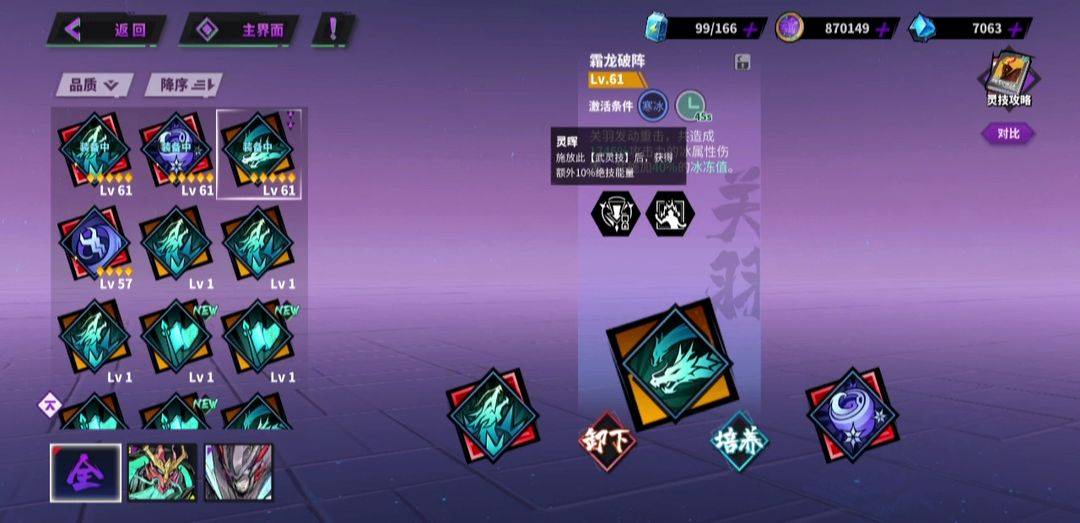
Task: Buy blue gems via the 7063 plus
Action: pos(1015,29)
